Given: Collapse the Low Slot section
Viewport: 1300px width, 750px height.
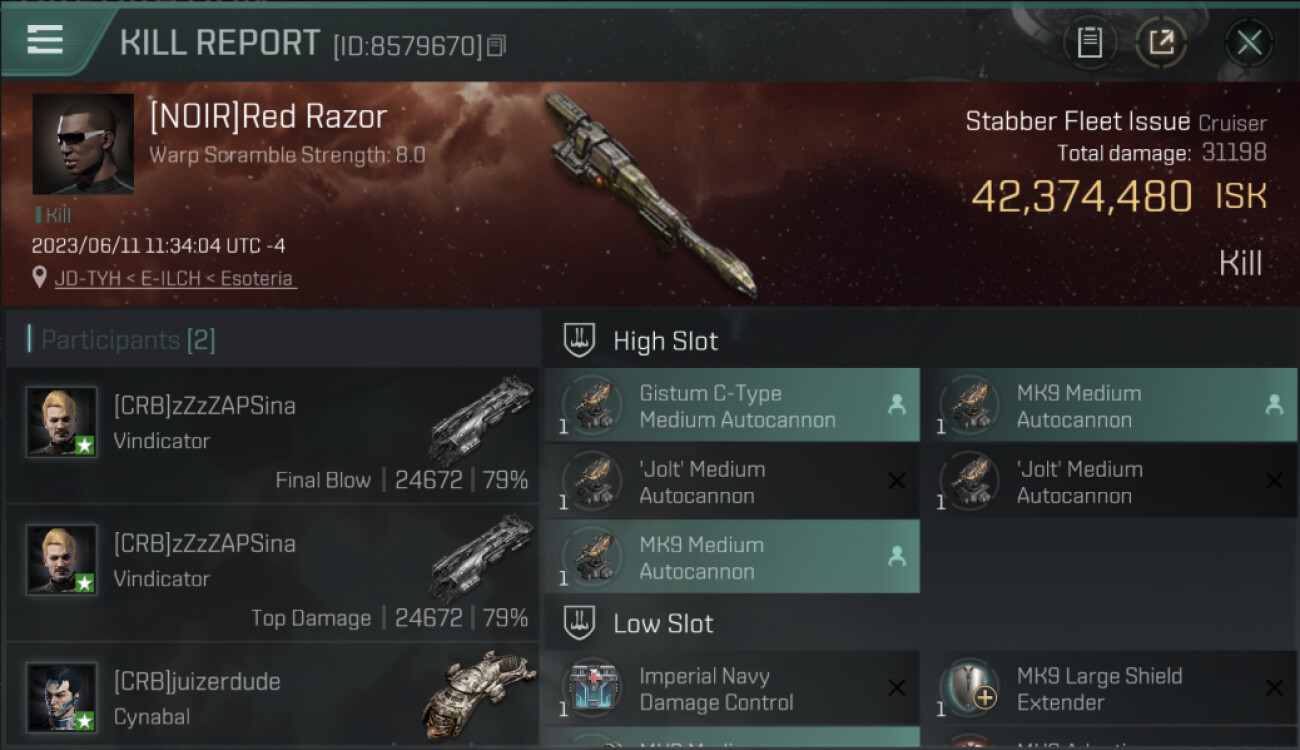Looking at the screenshot, I should [x=663, y=624].
